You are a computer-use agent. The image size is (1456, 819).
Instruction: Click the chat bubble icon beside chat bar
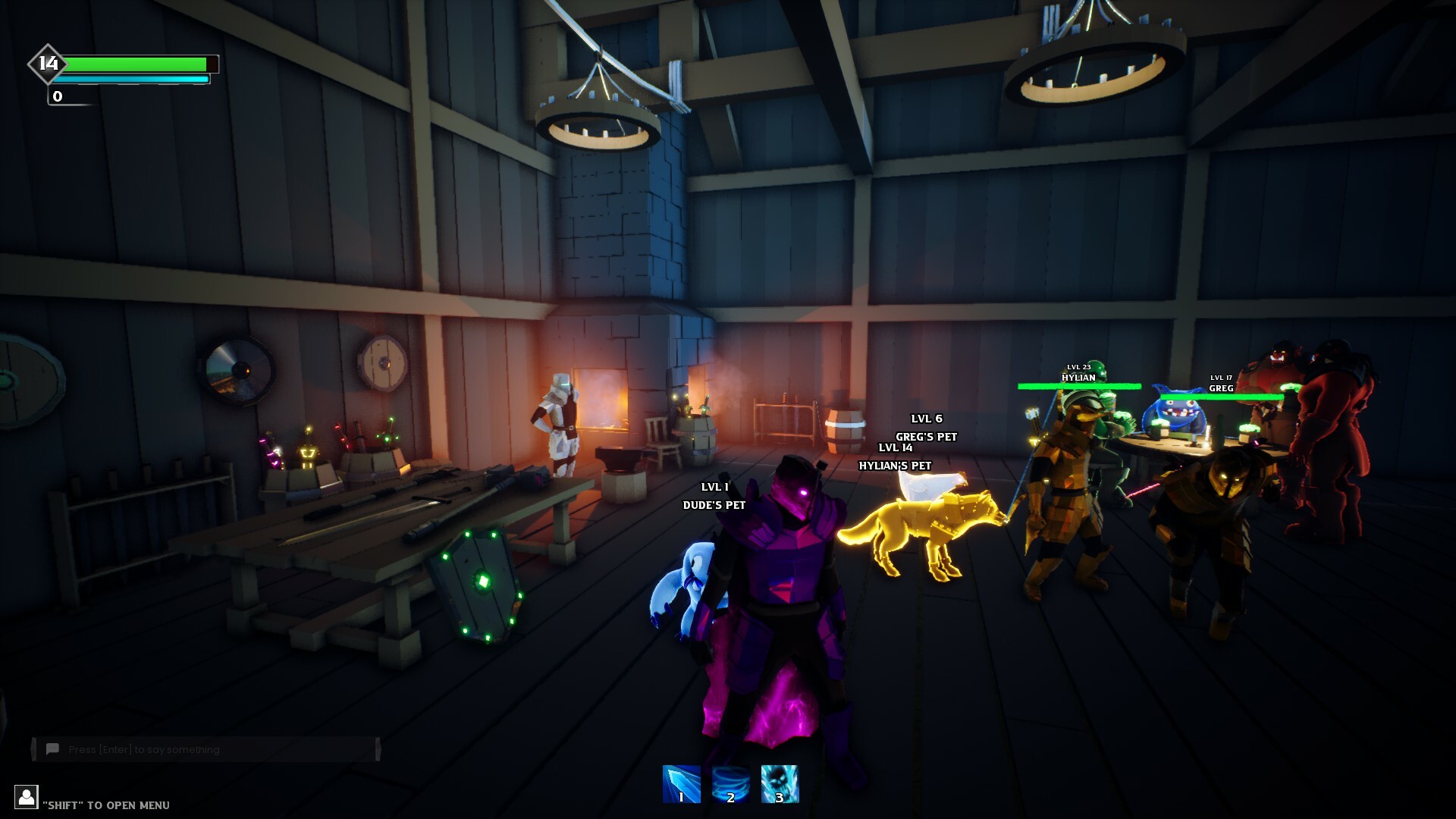[52, 748]
